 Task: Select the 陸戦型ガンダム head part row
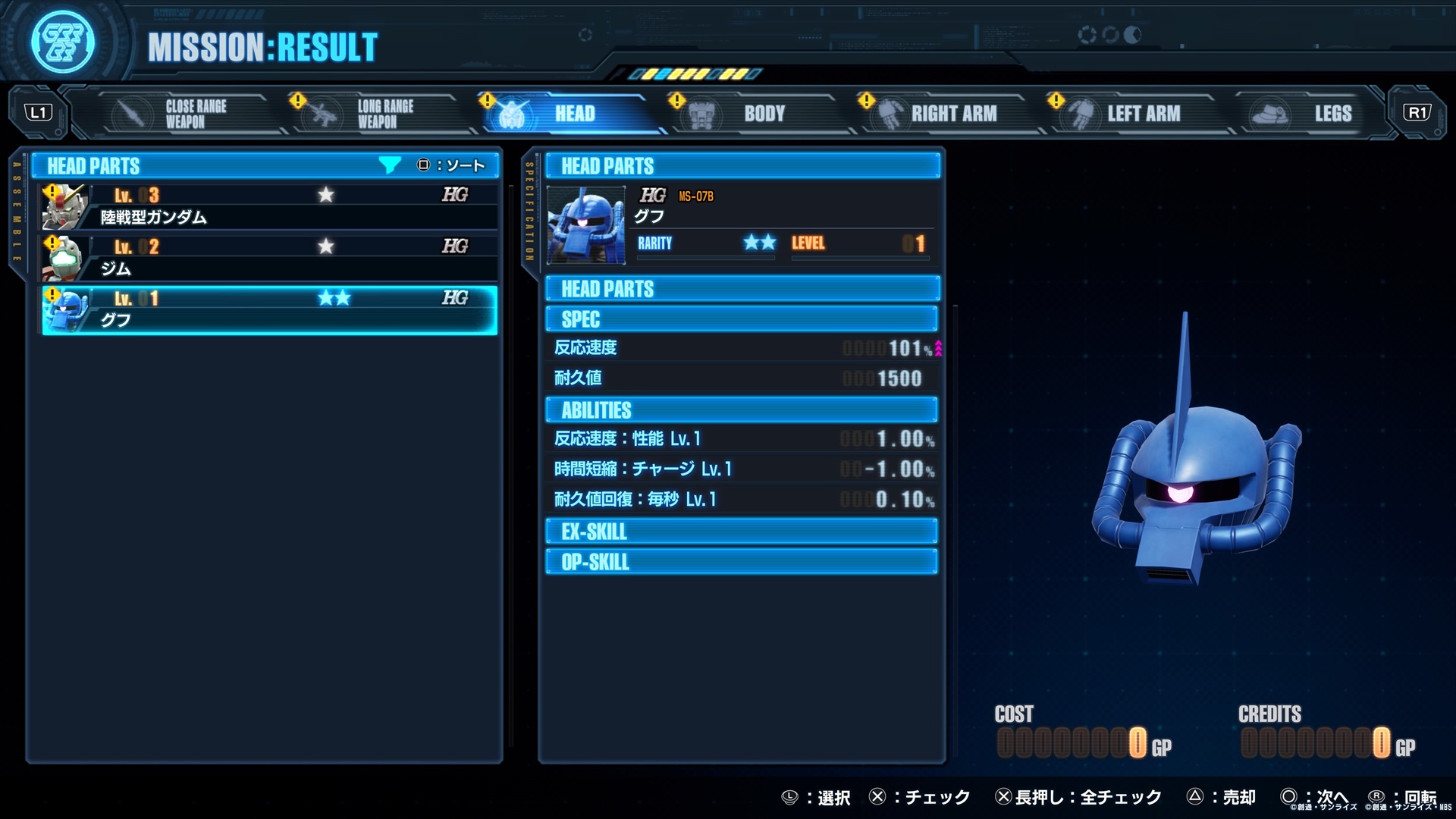coord(269,207)
